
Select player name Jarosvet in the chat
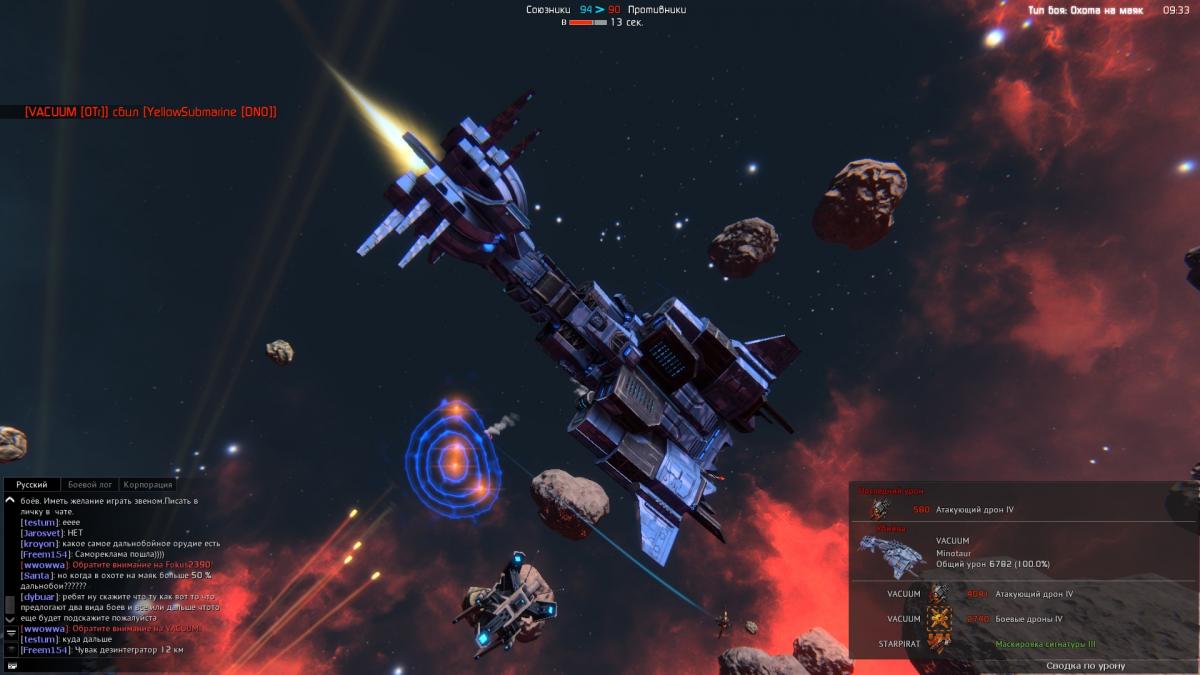coord(42,533)
